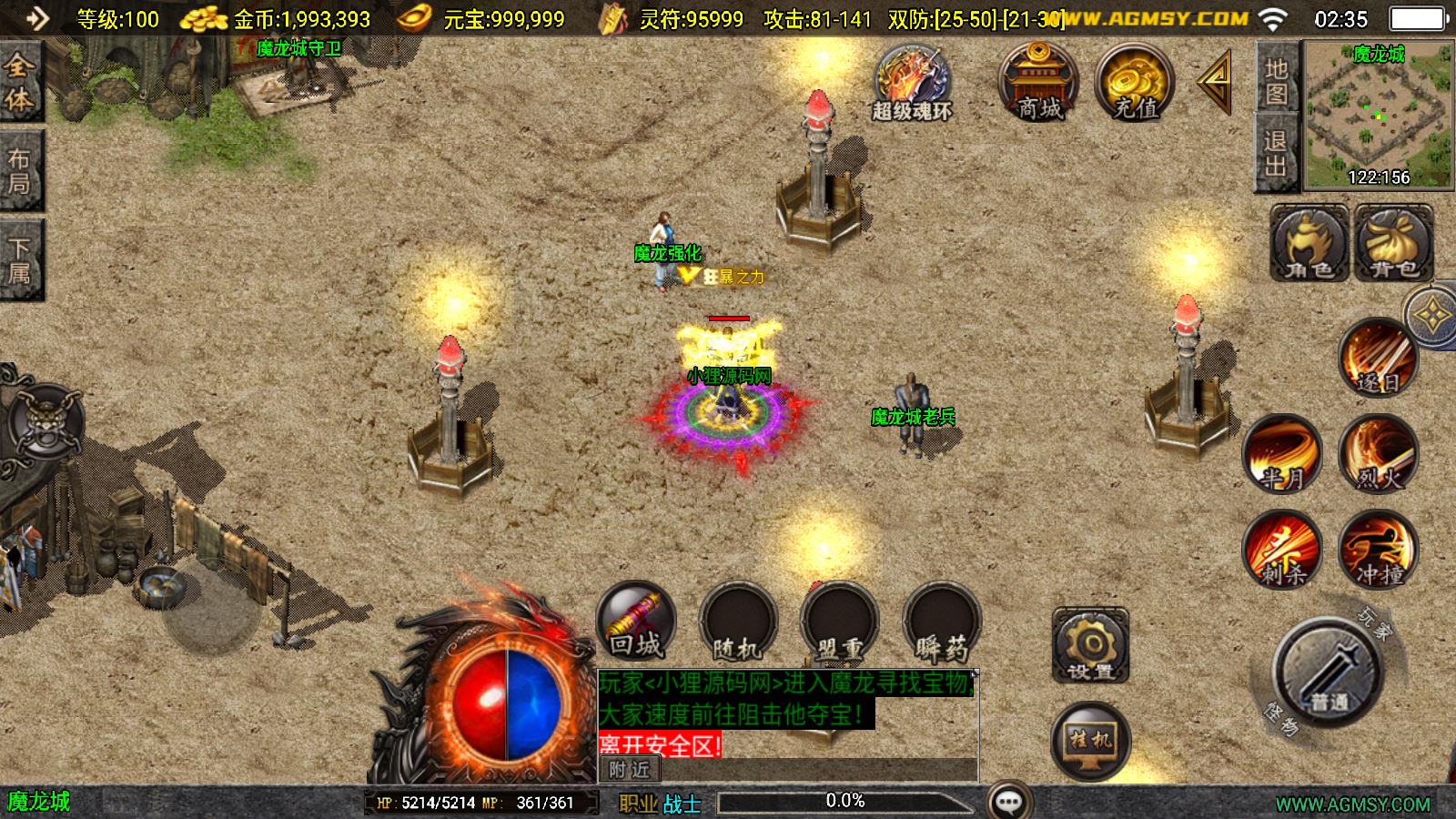Use the 回城 return scroll
Screen dimensions: 1456x819
coord(635,621)
